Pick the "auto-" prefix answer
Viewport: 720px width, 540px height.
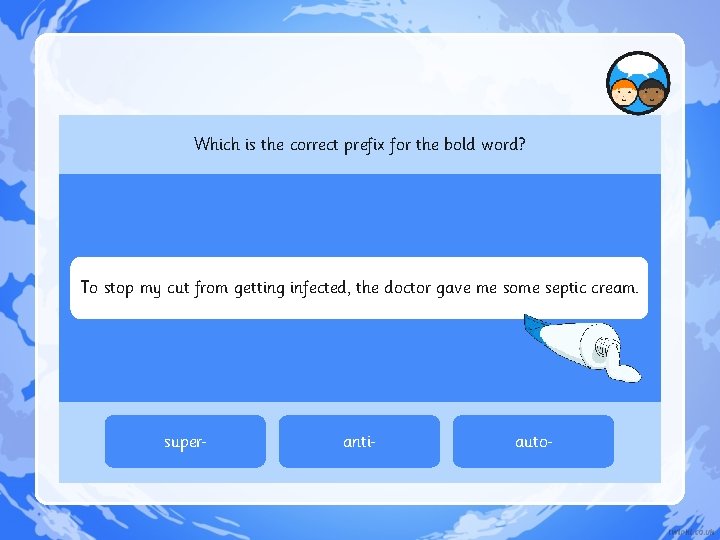[x=533, y=441]
